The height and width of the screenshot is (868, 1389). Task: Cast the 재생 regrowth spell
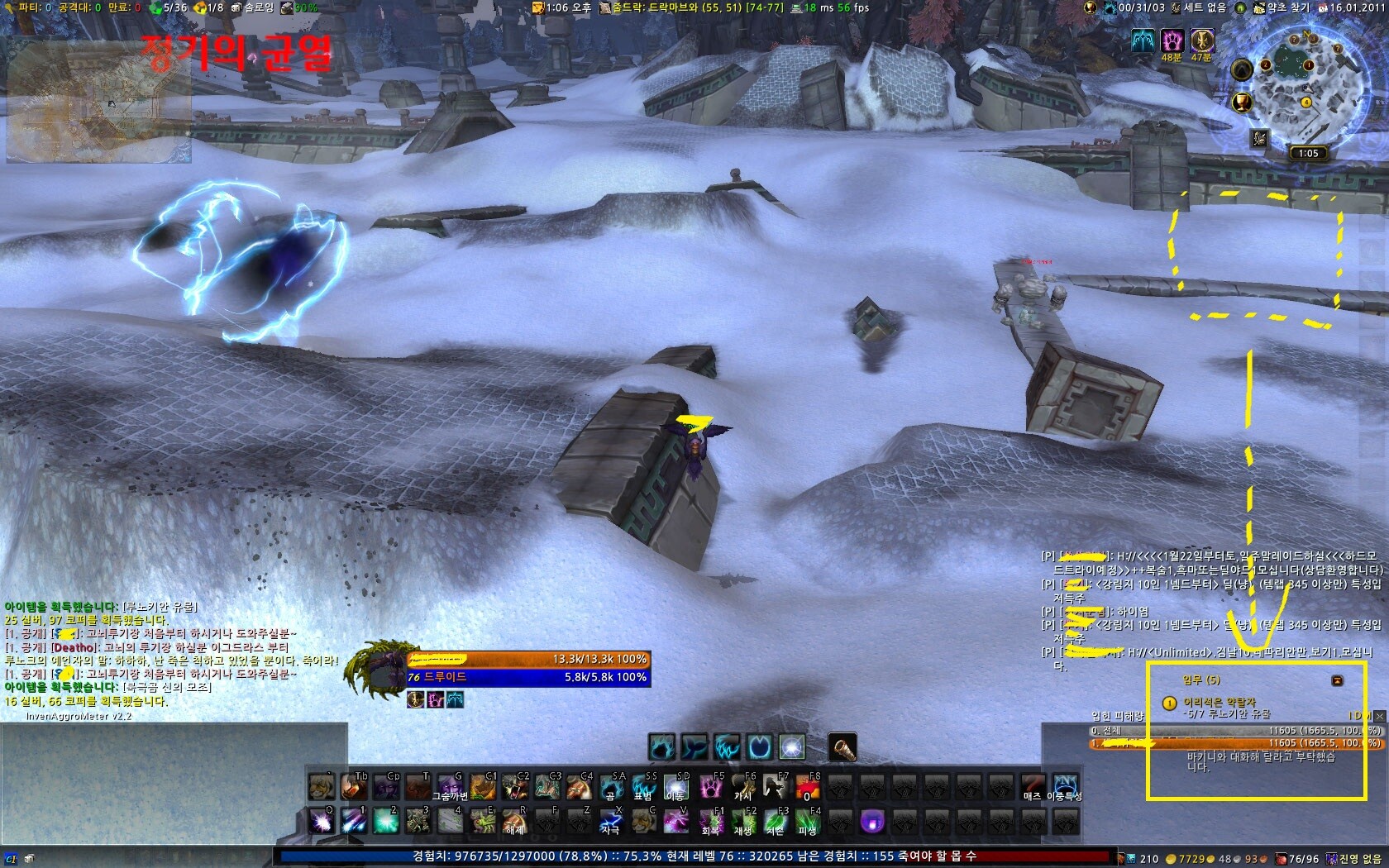pos(743,820)
